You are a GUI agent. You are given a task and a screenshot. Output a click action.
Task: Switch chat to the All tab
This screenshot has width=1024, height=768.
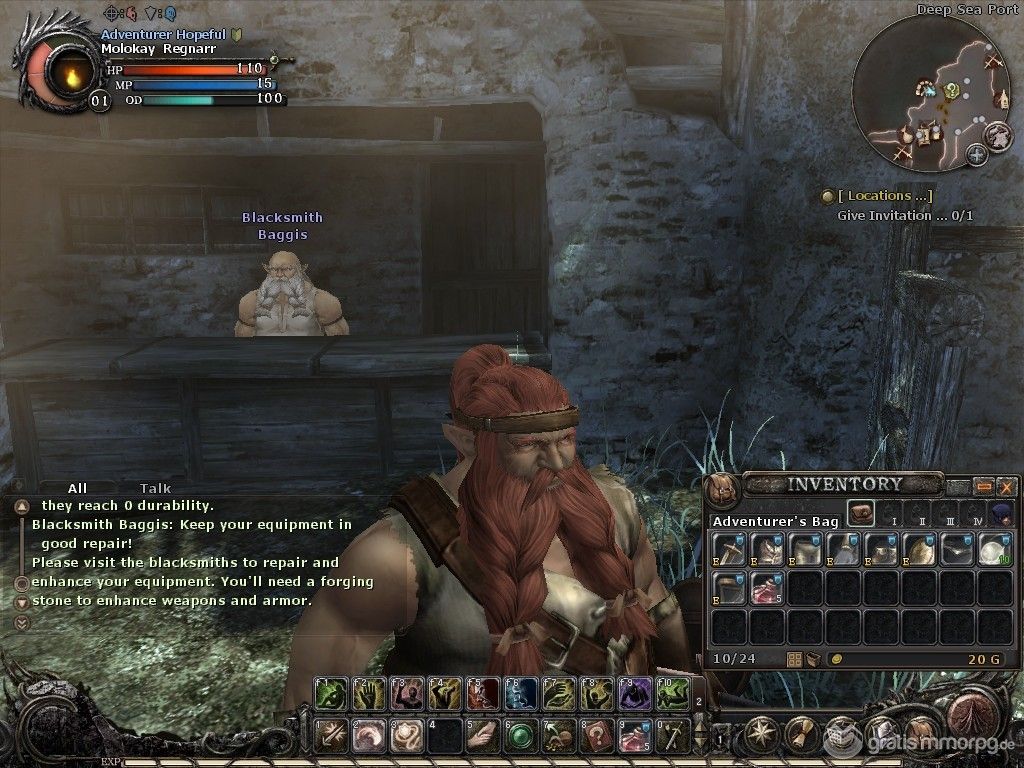coord(77,489)
